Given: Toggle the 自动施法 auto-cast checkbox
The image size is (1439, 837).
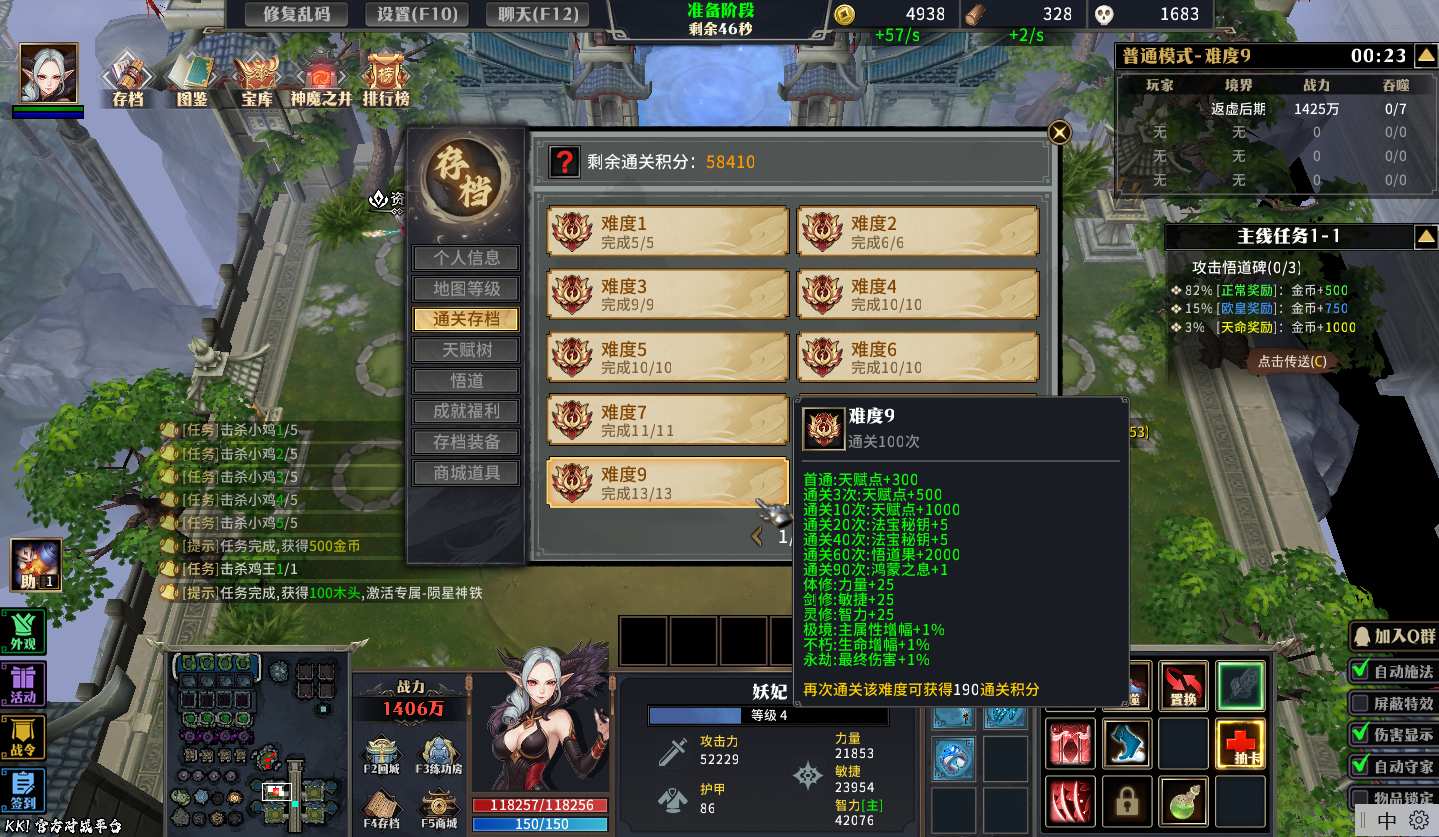Looking at the screenshot, I should (1361, 671).
